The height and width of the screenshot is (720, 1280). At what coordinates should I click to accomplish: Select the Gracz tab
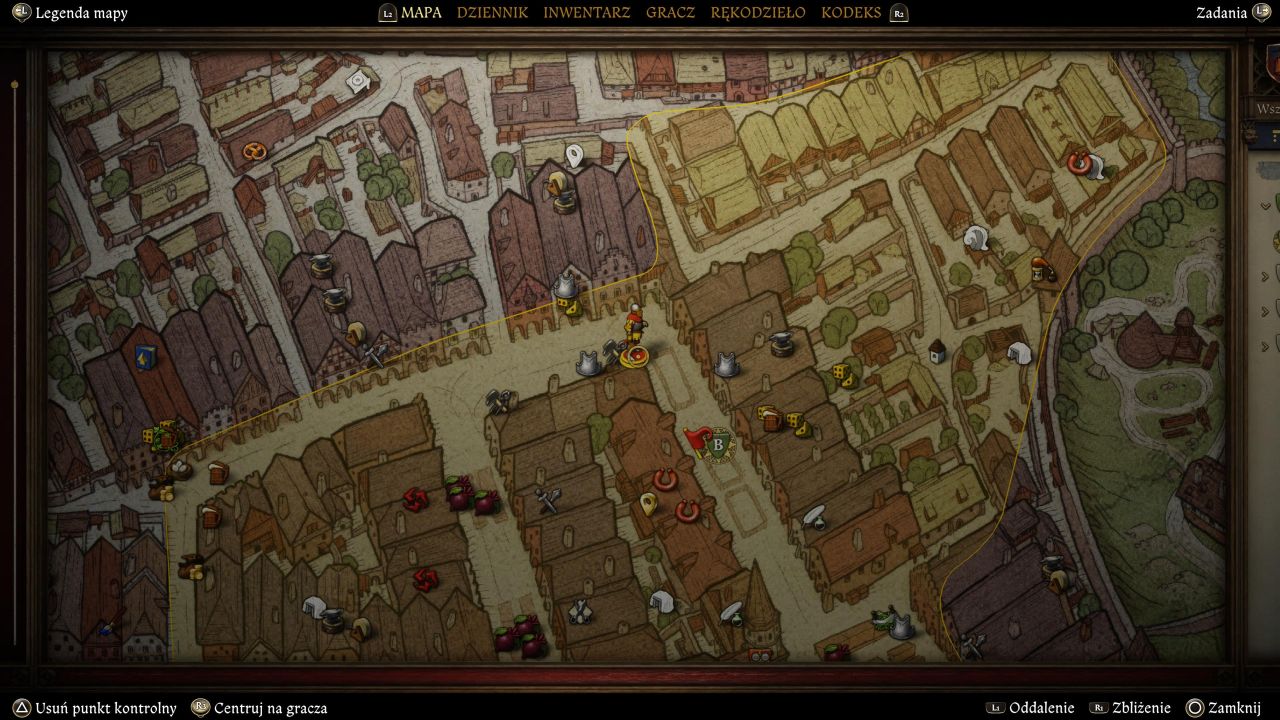click(670, 13)
